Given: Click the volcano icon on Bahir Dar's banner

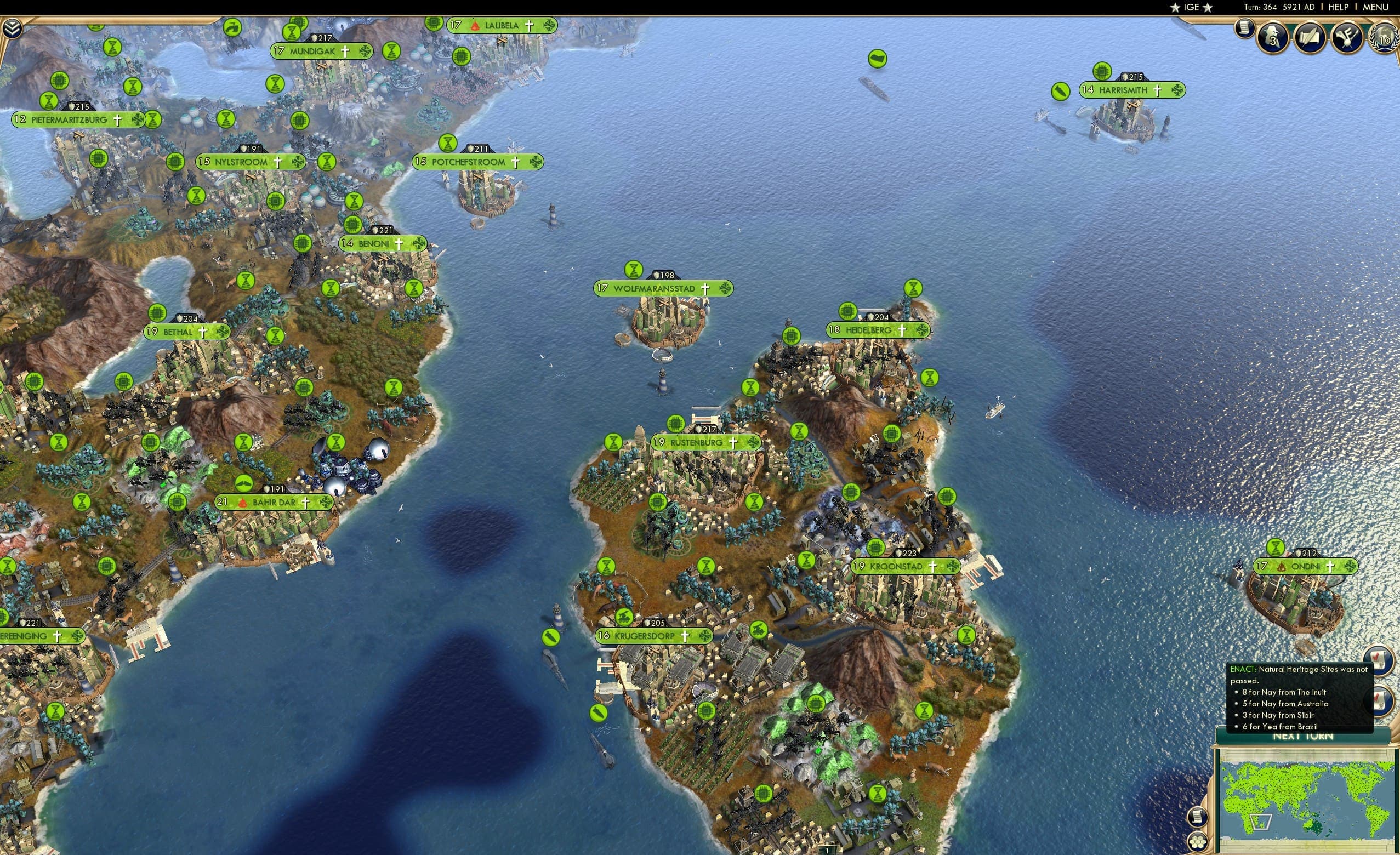Looking at the screenshot, I should point(243,502).
